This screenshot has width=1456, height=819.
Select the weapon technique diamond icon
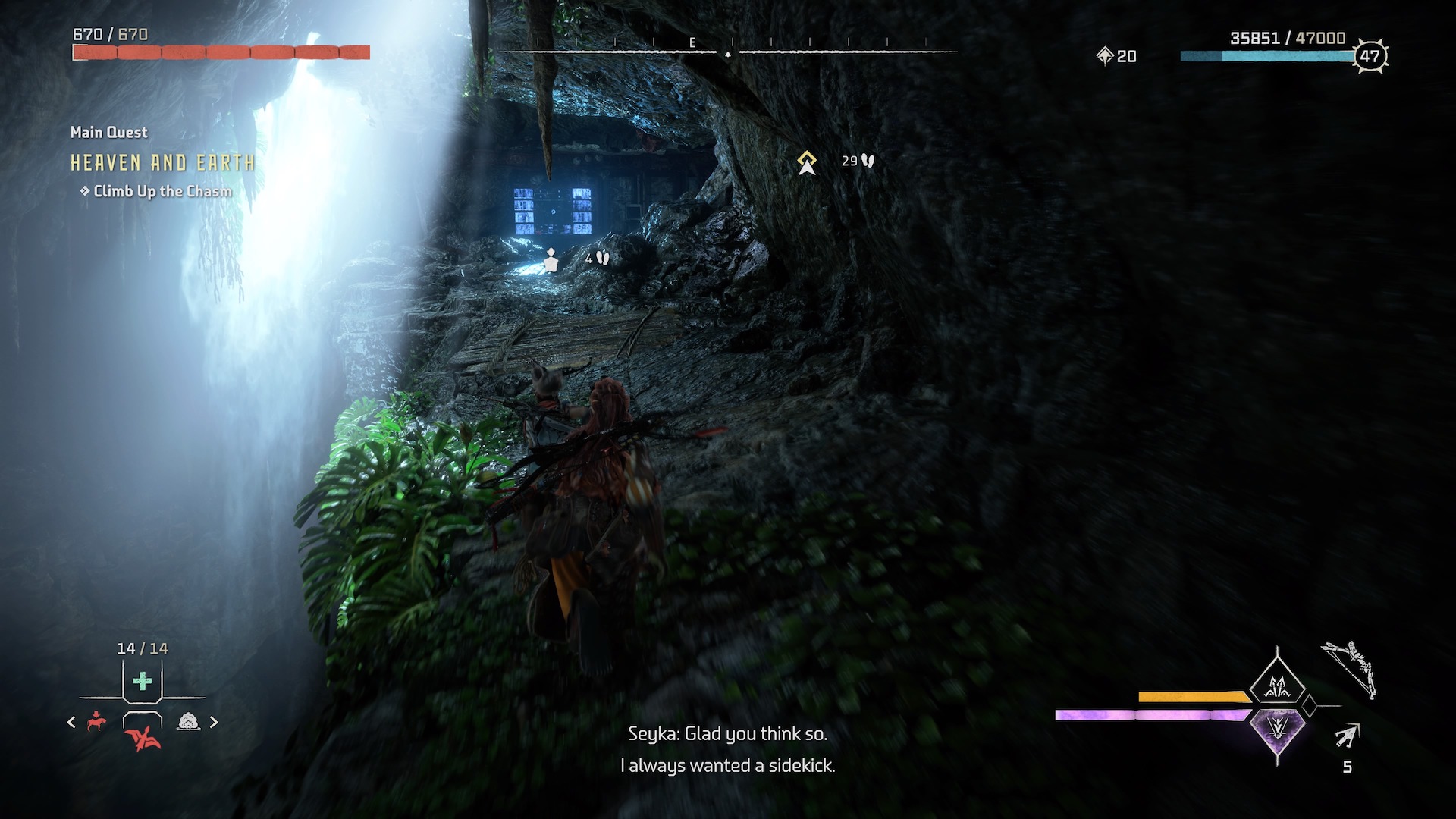click(x=1278, y=687)
